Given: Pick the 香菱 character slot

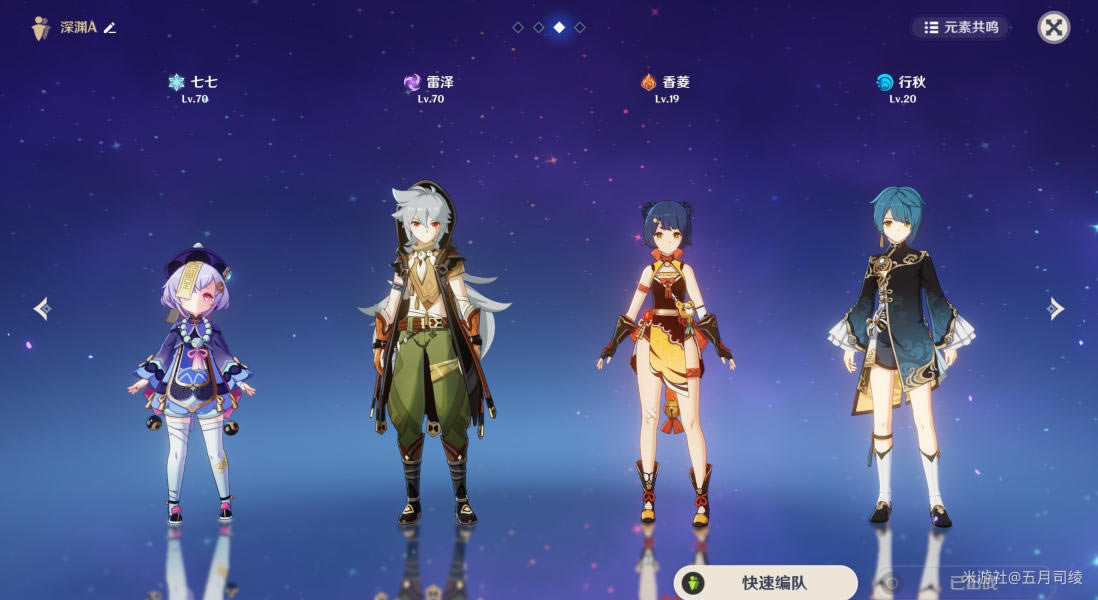Looking at the screenshot, I should point(667,360).
